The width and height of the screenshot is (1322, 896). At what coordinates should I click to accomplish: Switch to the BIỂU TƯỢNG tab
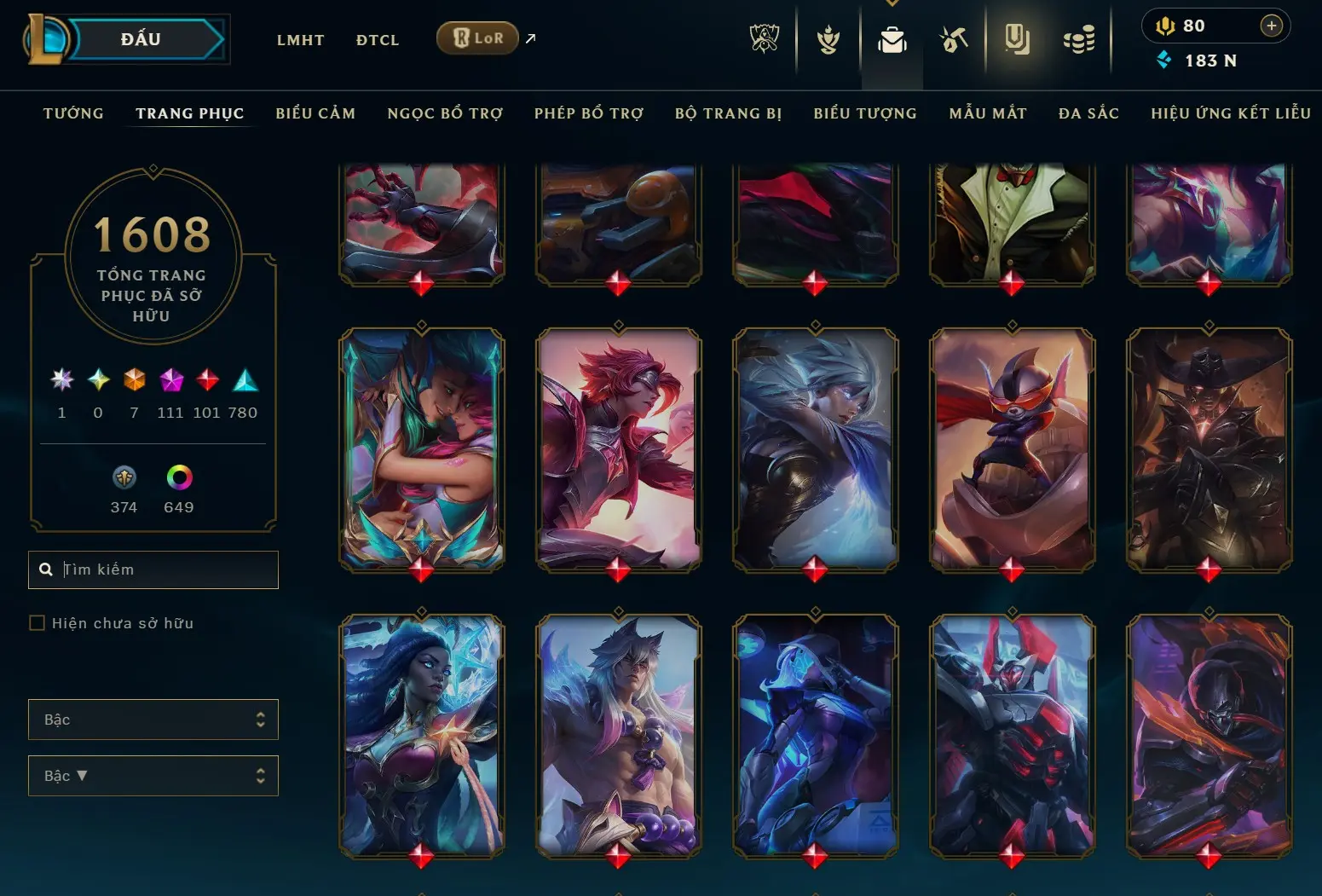[865, 113]
